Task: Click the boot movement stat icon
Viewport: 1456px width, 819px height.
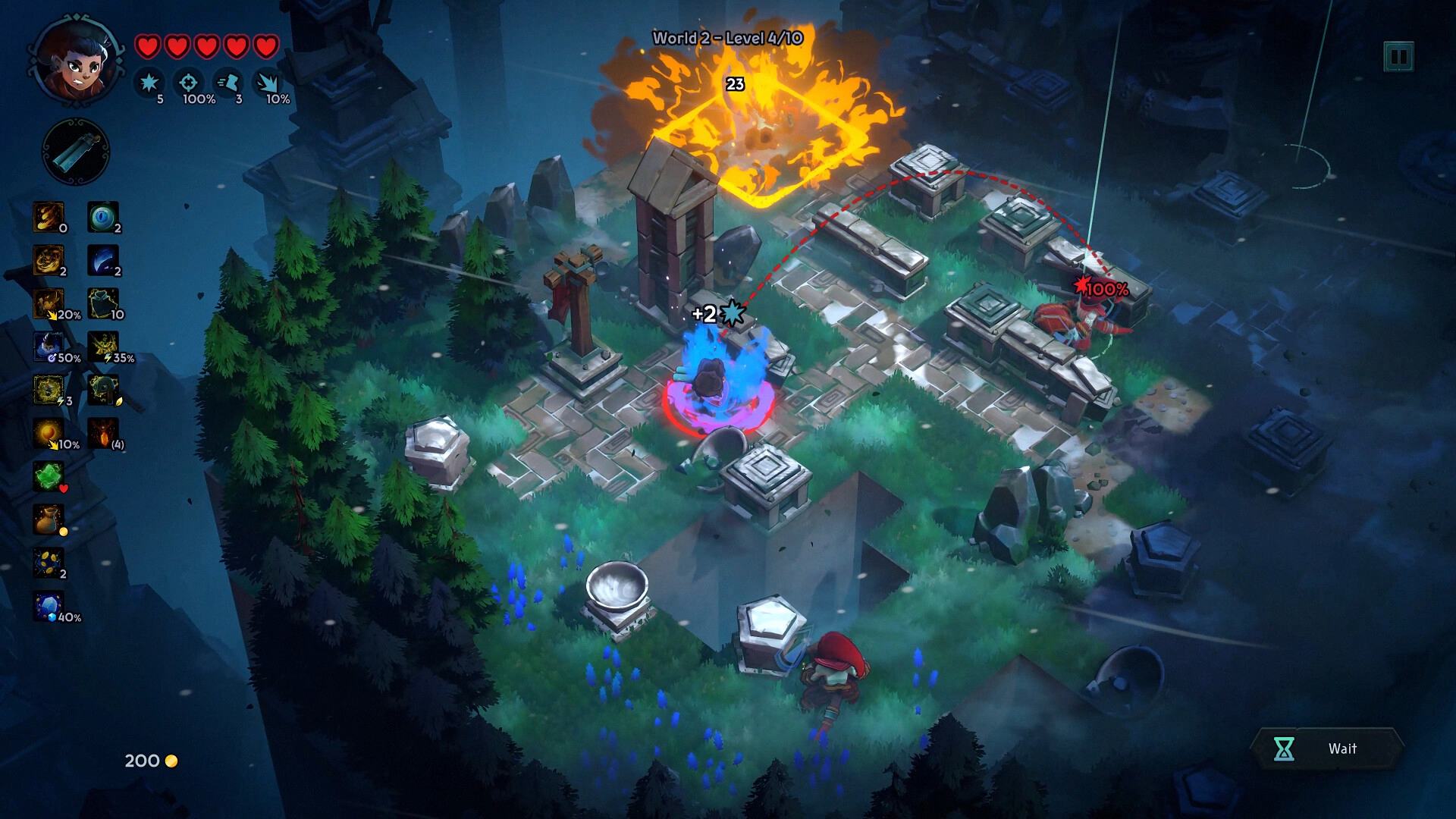Action: pyautogui.click(x=228, y=82)
